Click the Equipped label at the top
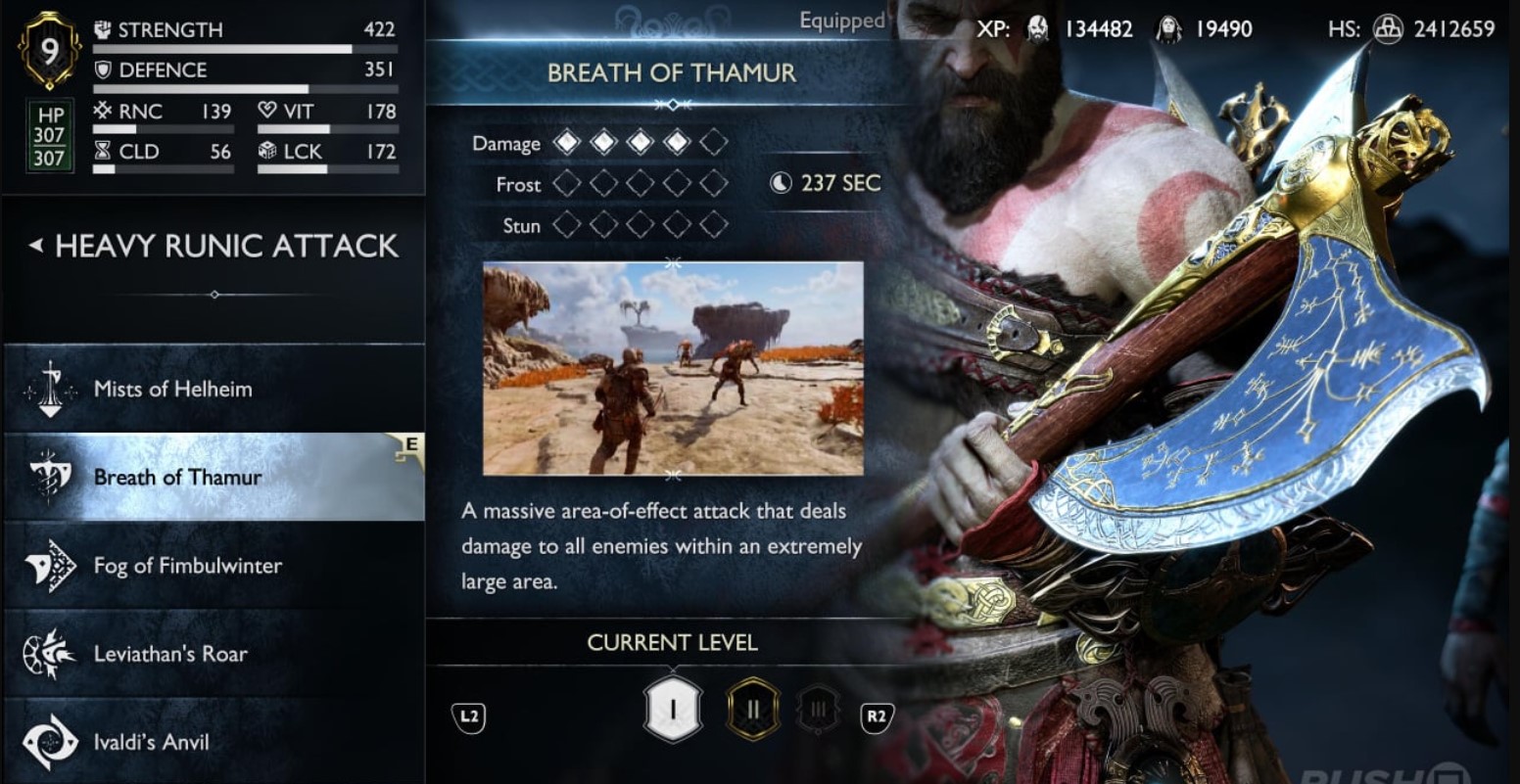Screen dimensions: 1520x784 (840, 21)
